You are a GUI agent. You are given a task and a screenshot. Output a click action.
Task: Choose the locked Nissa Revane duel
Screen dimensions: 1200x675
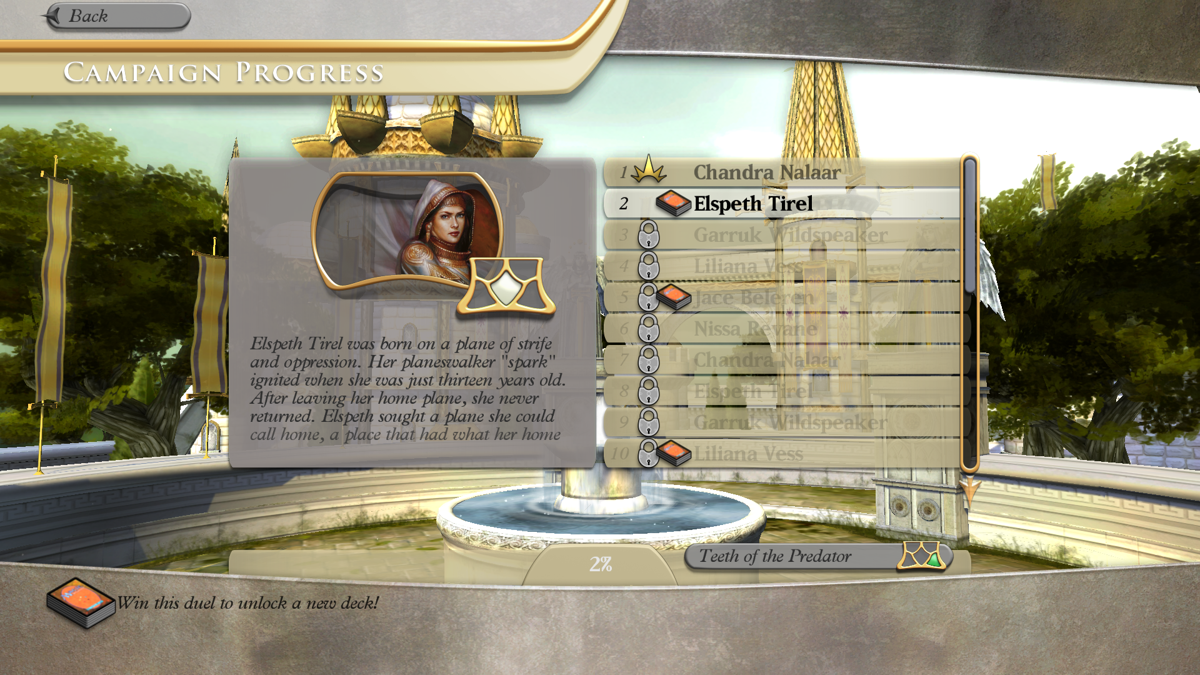[x=781, y=329]
